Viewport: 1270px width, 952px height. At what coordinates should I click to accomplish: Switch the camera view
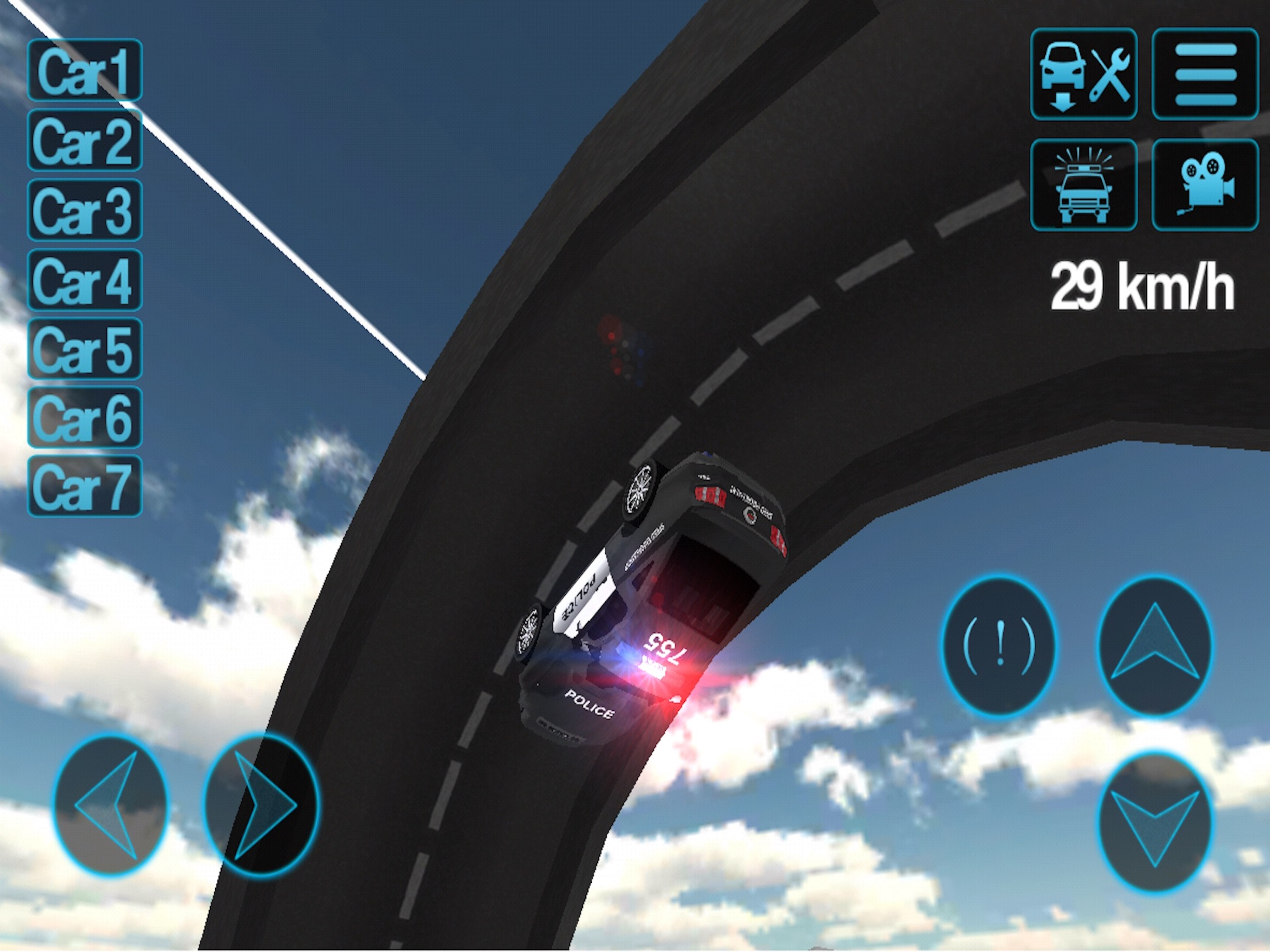pyautogui.click(x=1205, y=185)
